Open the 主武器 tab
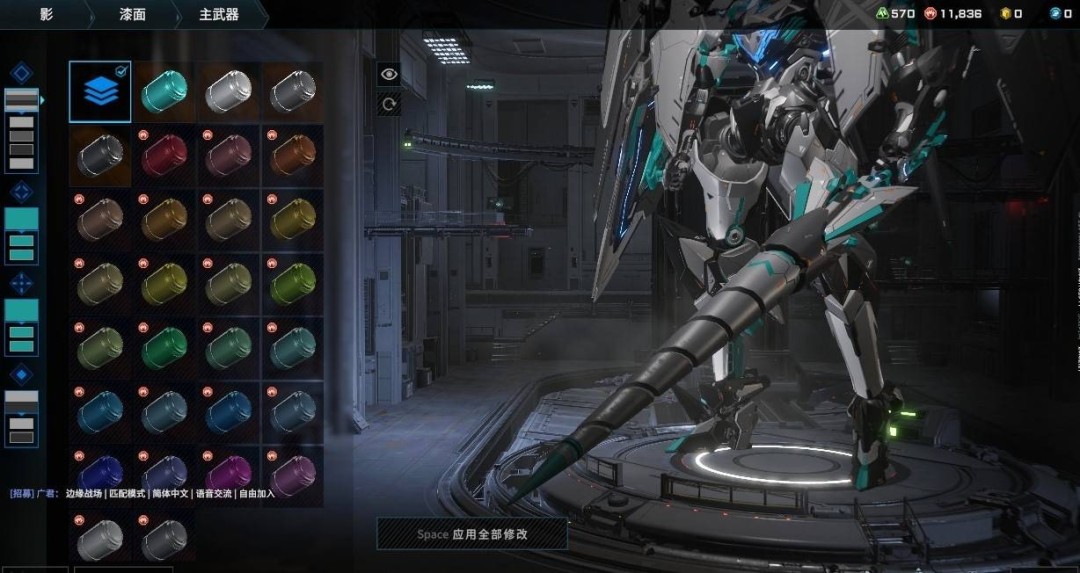Image resolution: width=1080 pixels, height=573 pixels. (x=219, y=14)
